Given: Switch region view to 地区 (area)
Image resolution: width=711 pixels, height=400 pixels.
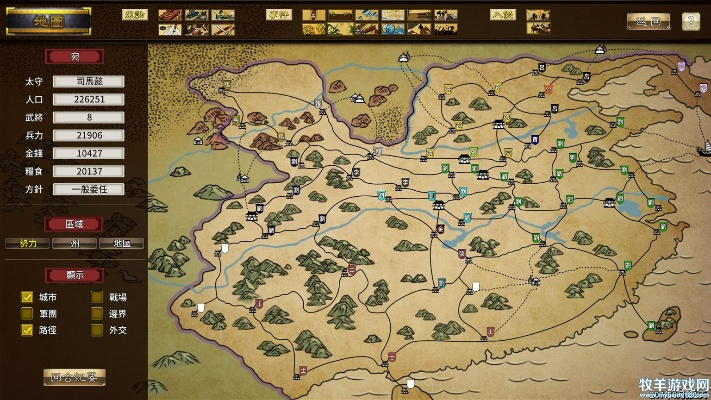Looking at the screenshot, I should (x=121, y=243).
